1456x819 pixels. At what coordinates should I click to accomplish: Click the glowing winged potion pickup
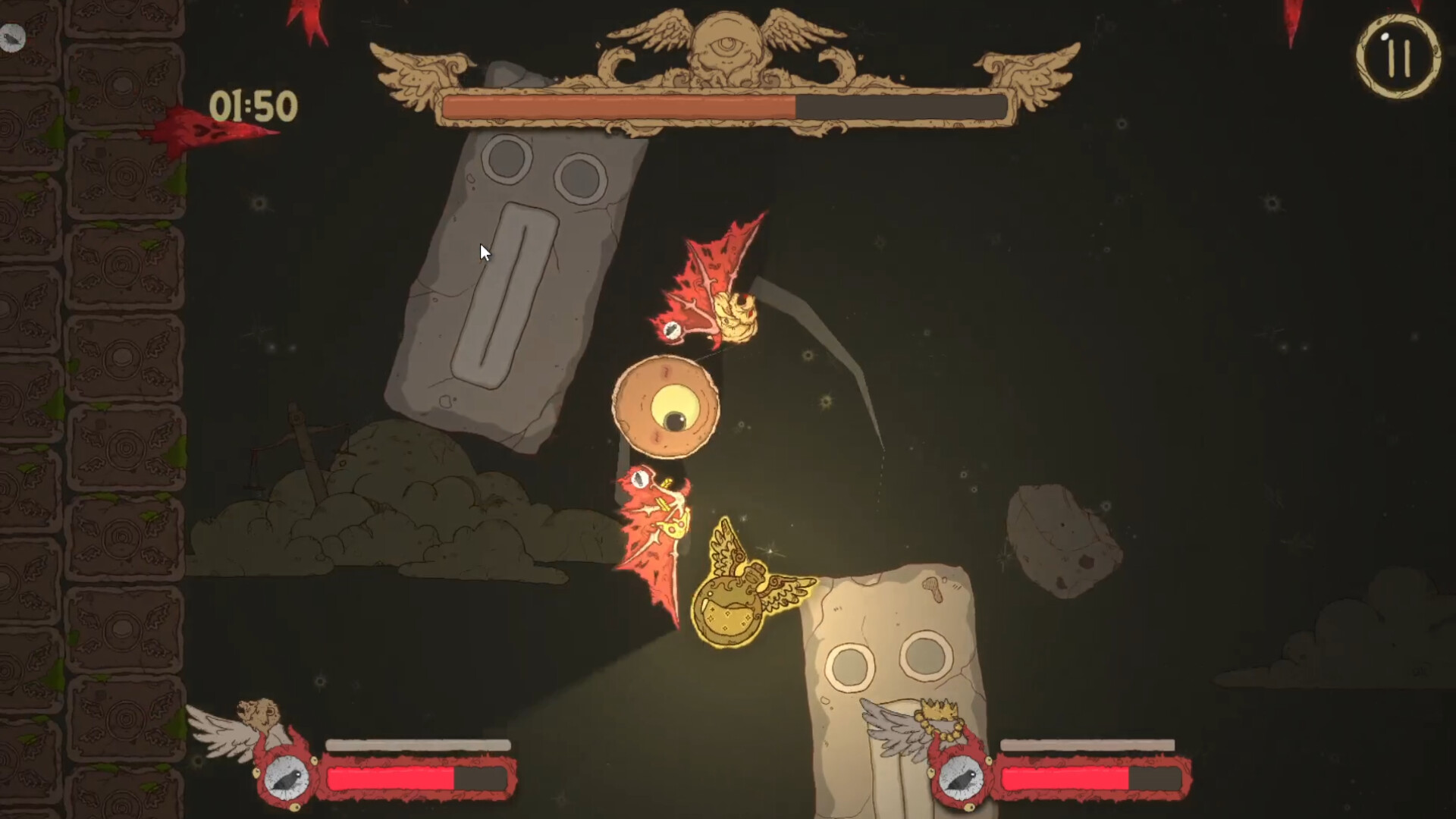click(x=730, y=607)
